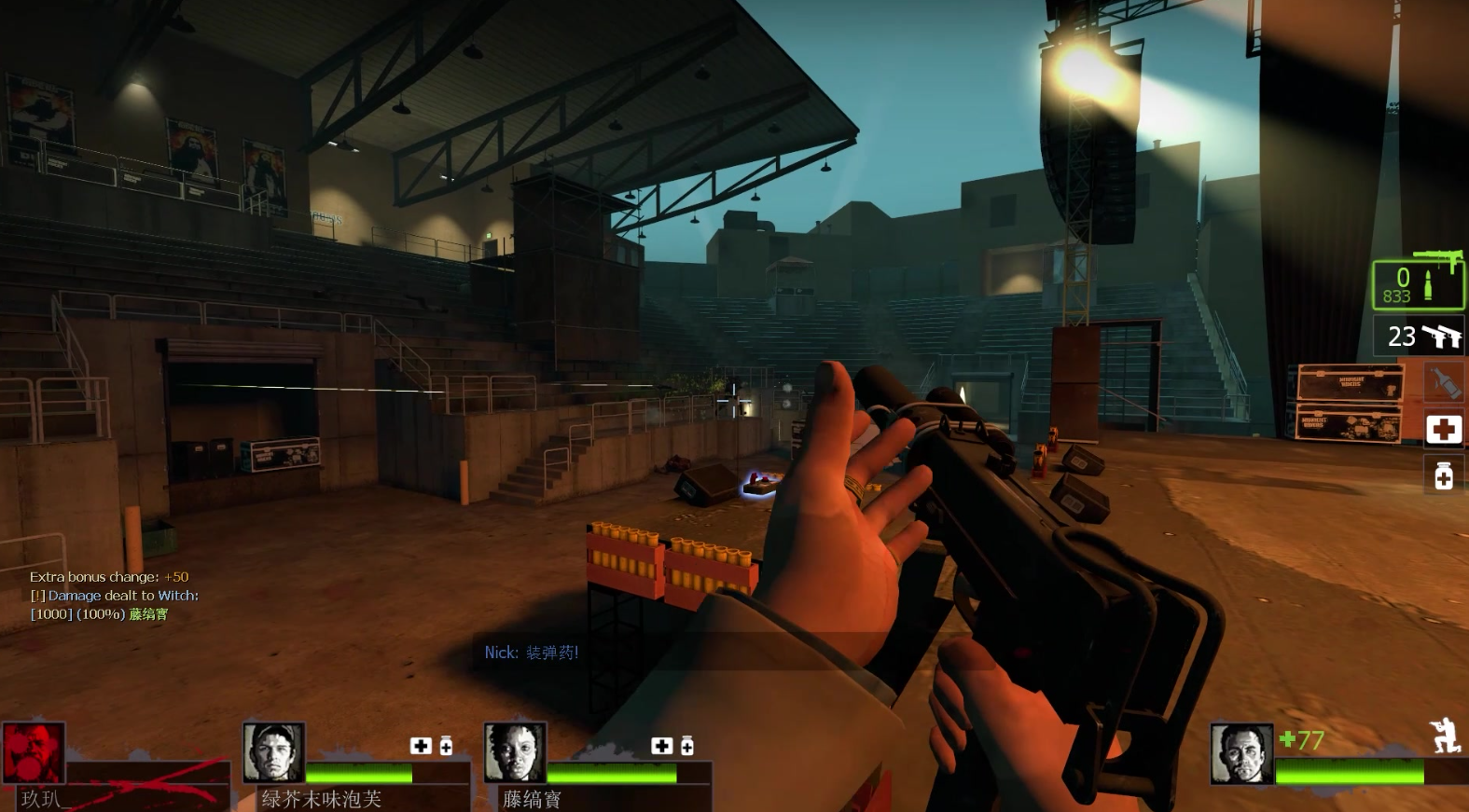The image size is (1469, 812).
Task: Click the crouching survivor stance icon
Action: (x=1445, y=736)
